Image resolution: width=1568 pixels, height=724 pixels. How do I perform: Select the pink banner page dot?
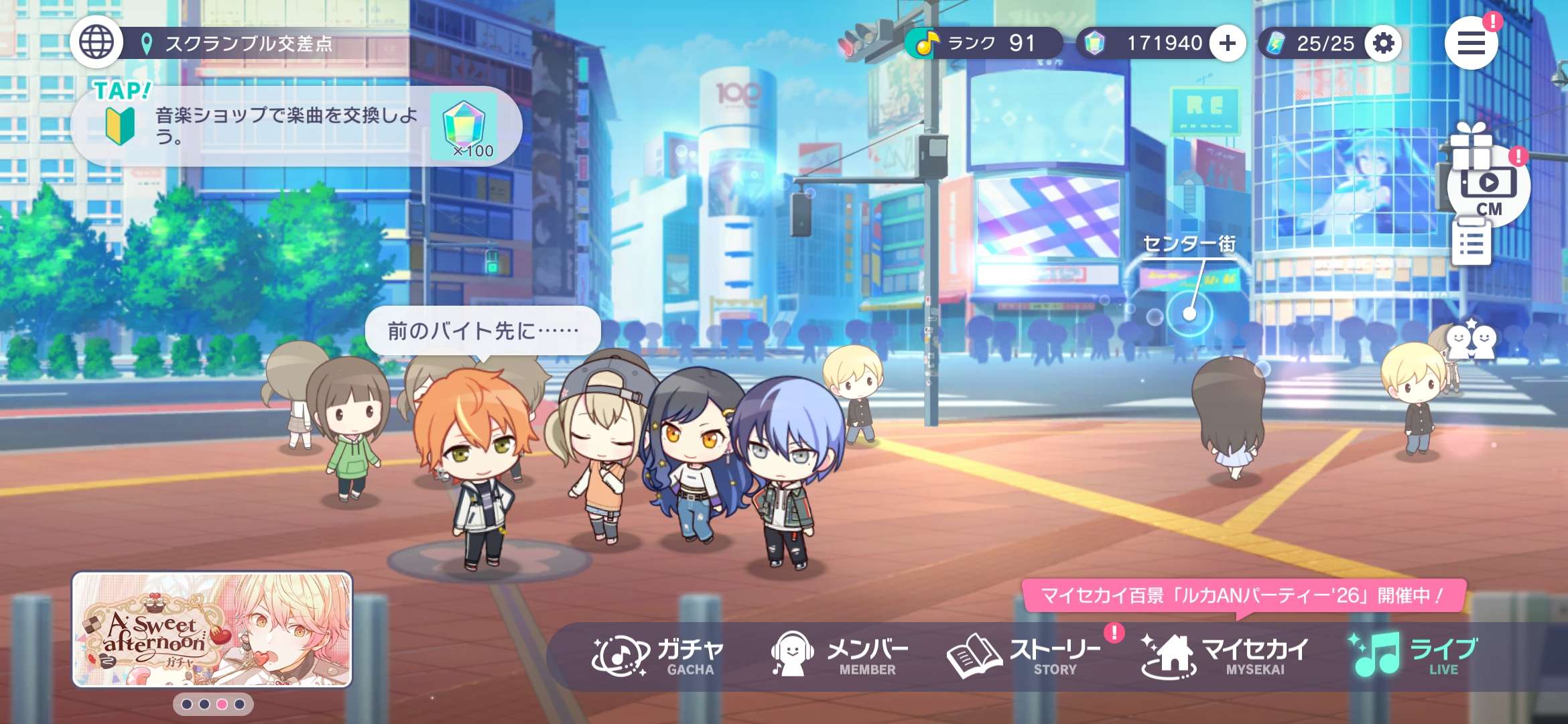(x=222, y=704)
